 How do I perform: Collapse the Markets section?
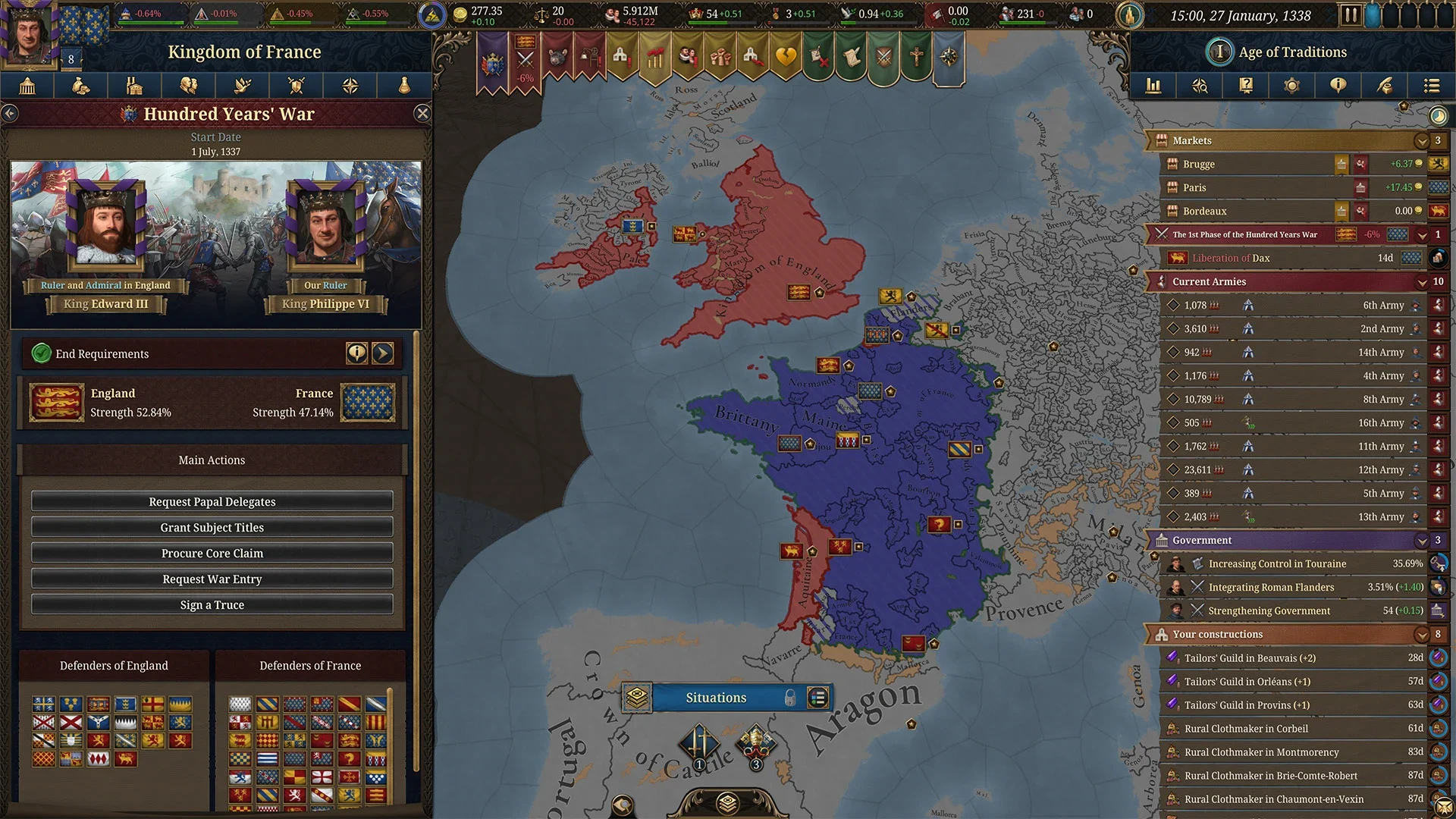click(1422, 141)
